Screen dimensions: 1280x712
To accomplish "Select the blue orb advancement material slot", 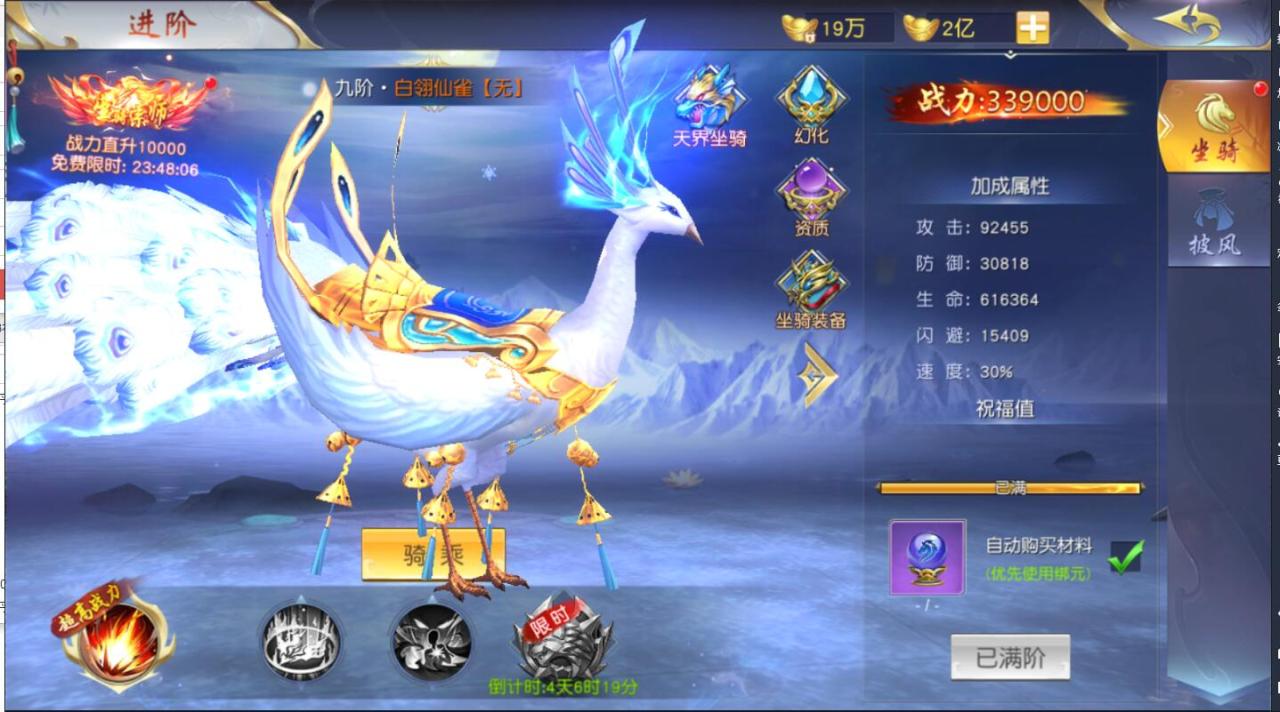I will coord(927,557).
